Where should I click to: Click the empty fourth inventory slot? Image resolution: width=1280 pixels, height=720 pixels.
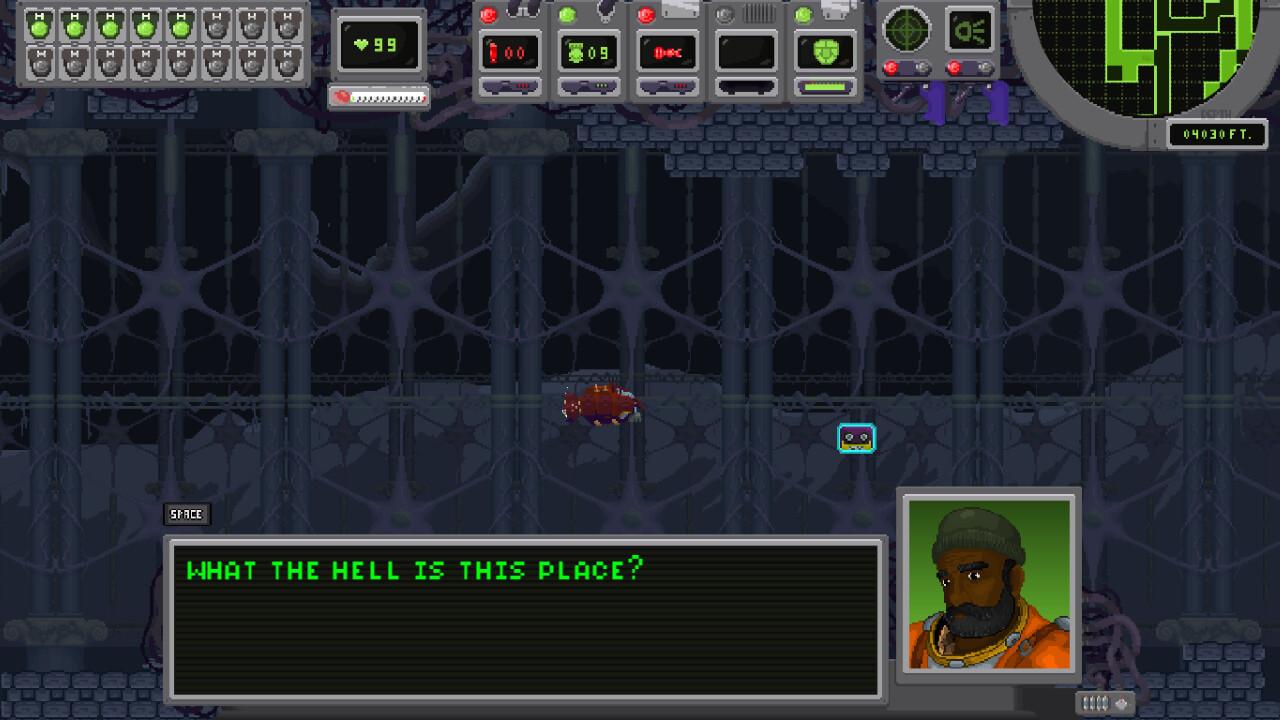[x=746, y=50]
